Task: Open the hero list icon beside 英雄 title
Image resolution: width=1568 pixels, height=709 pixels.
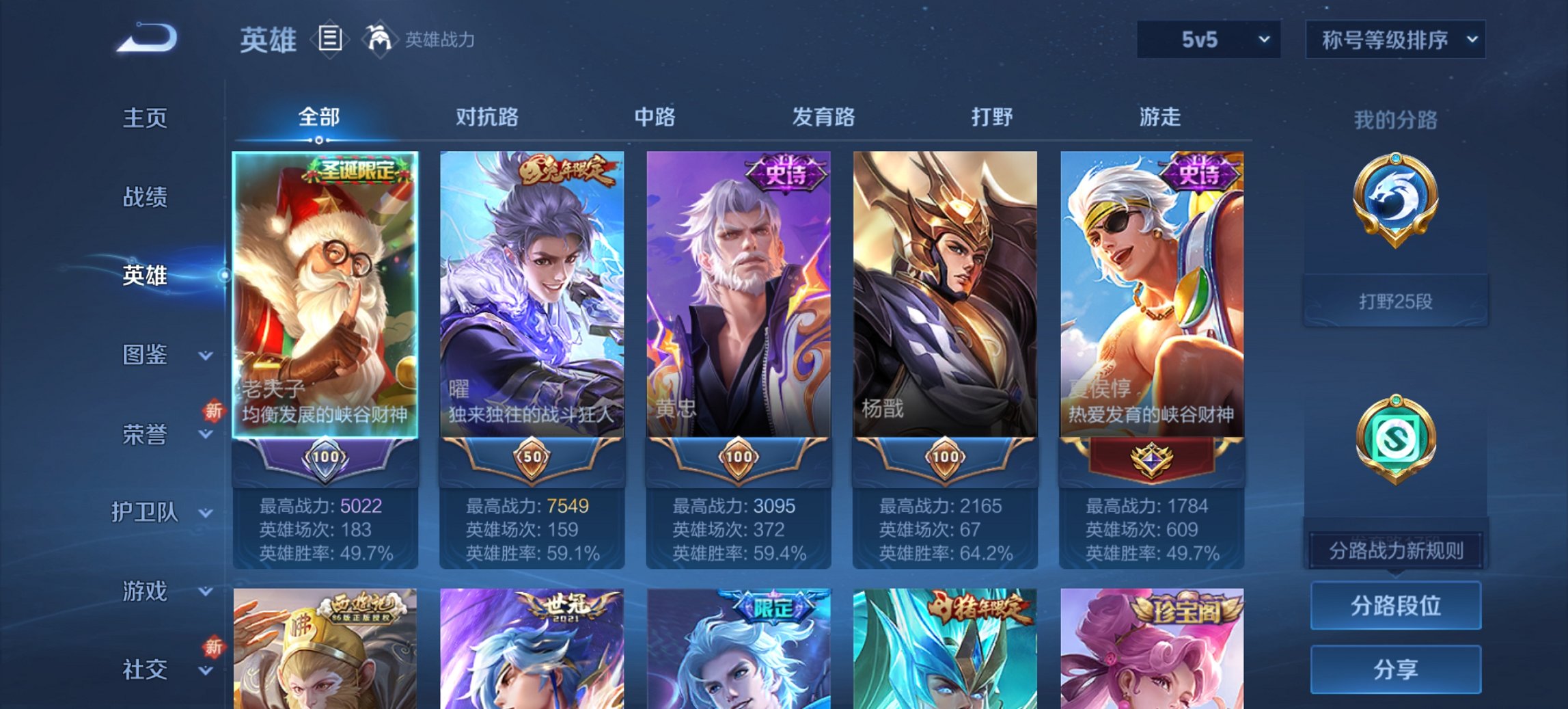Action: point(329,39)
